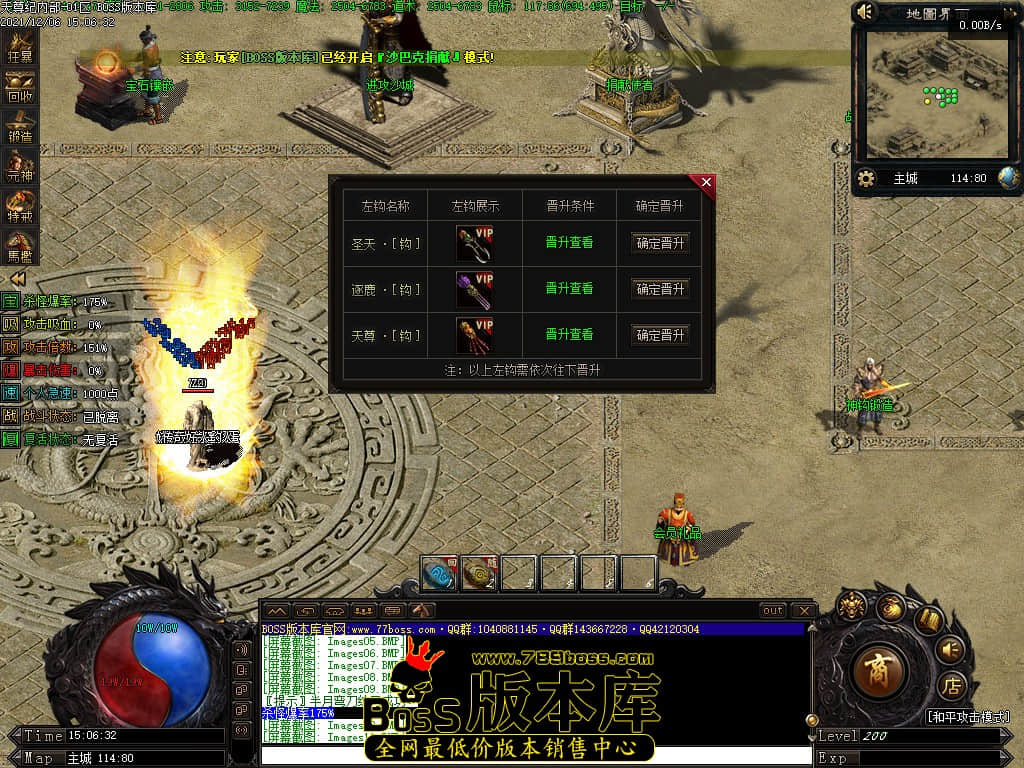Confirm promotion for 圣天·[钩]
Image resolution: width=1024 pixels, height=768 pixels.
click(660, 243)
